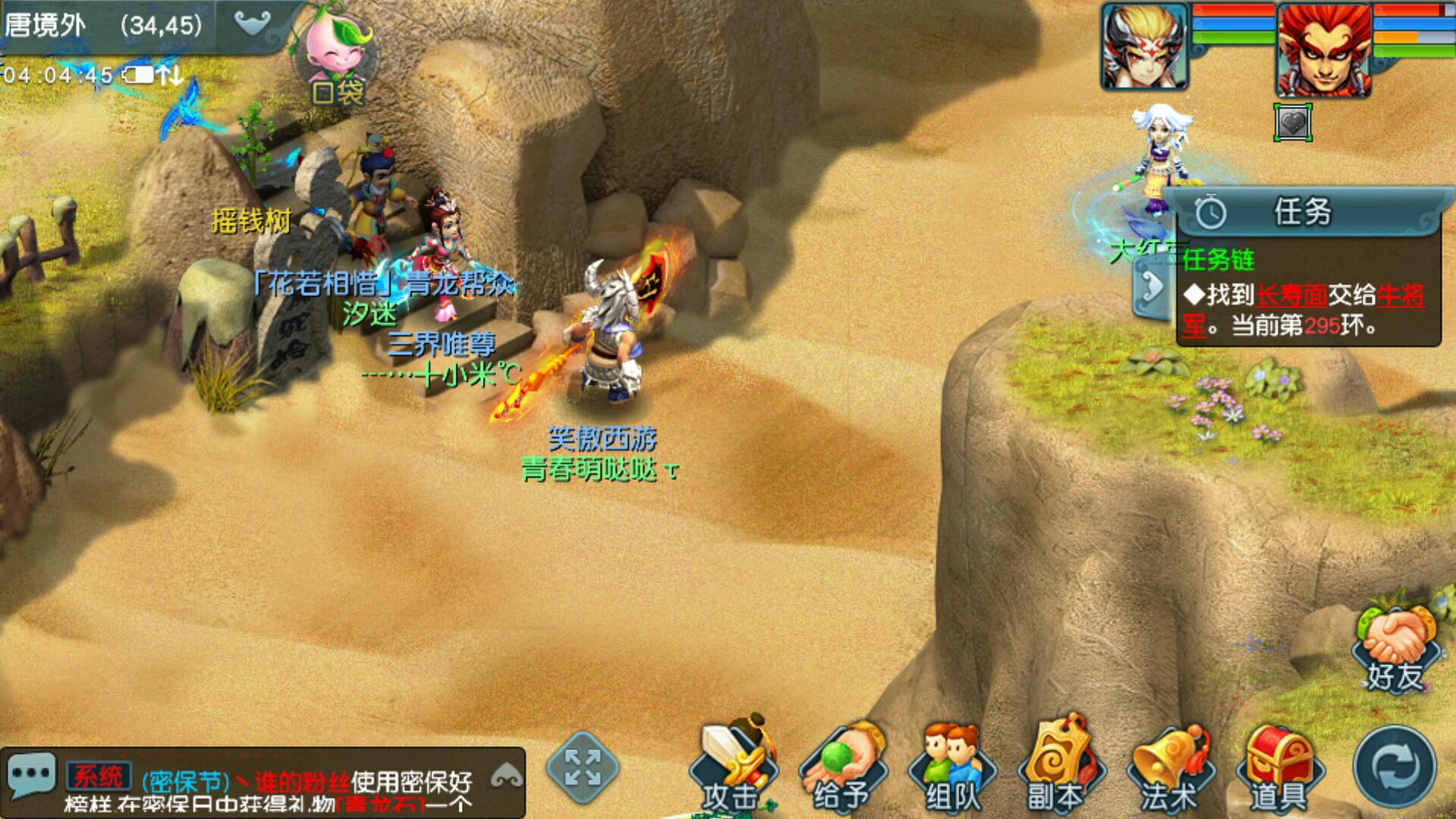Expand the dropdown arrow beside the coordinates

[x=253, y=24]
